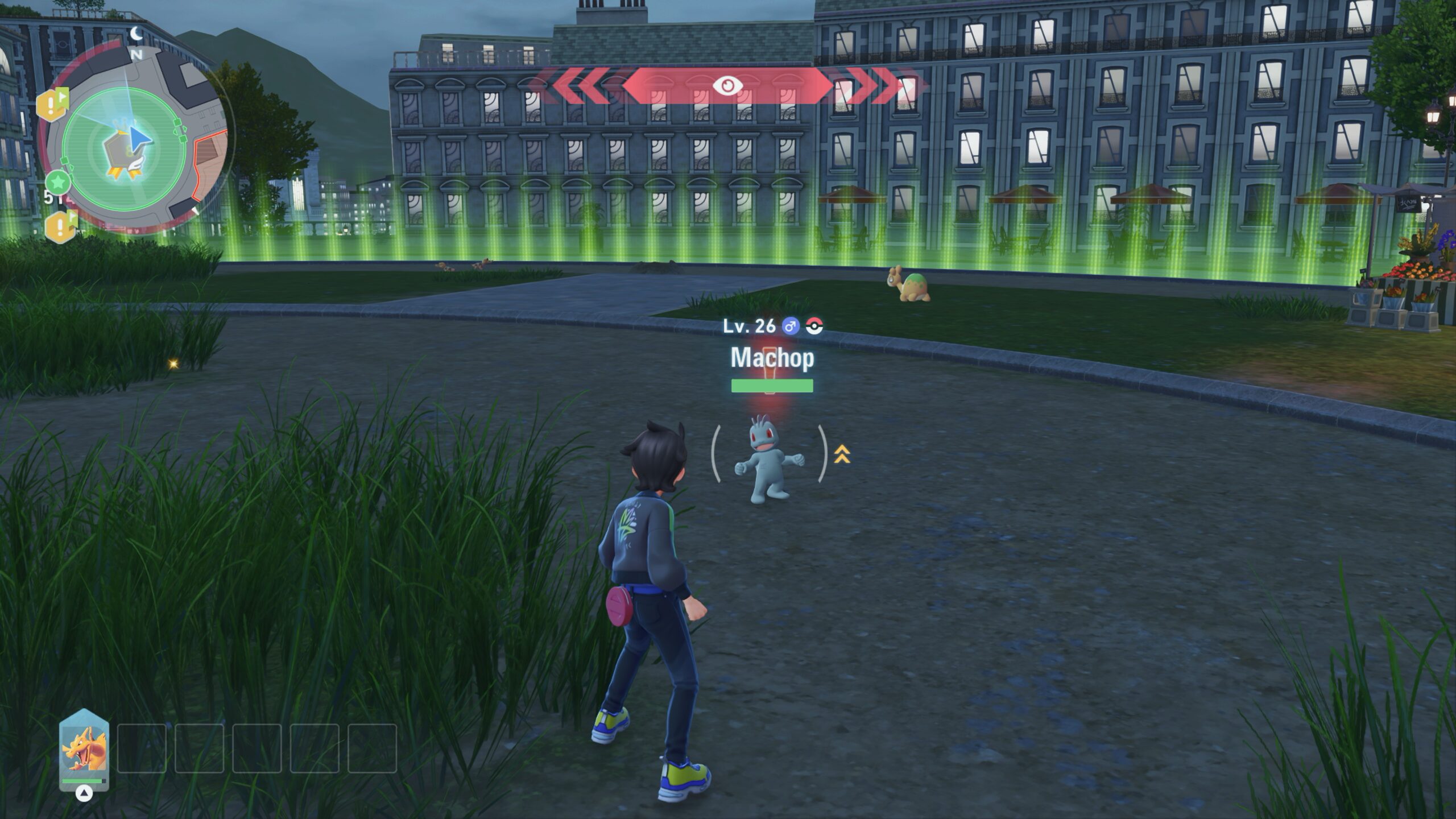Select the targeted Machop name label
Viewport: 1456px width, 819px height.
[x=772, y=358]
